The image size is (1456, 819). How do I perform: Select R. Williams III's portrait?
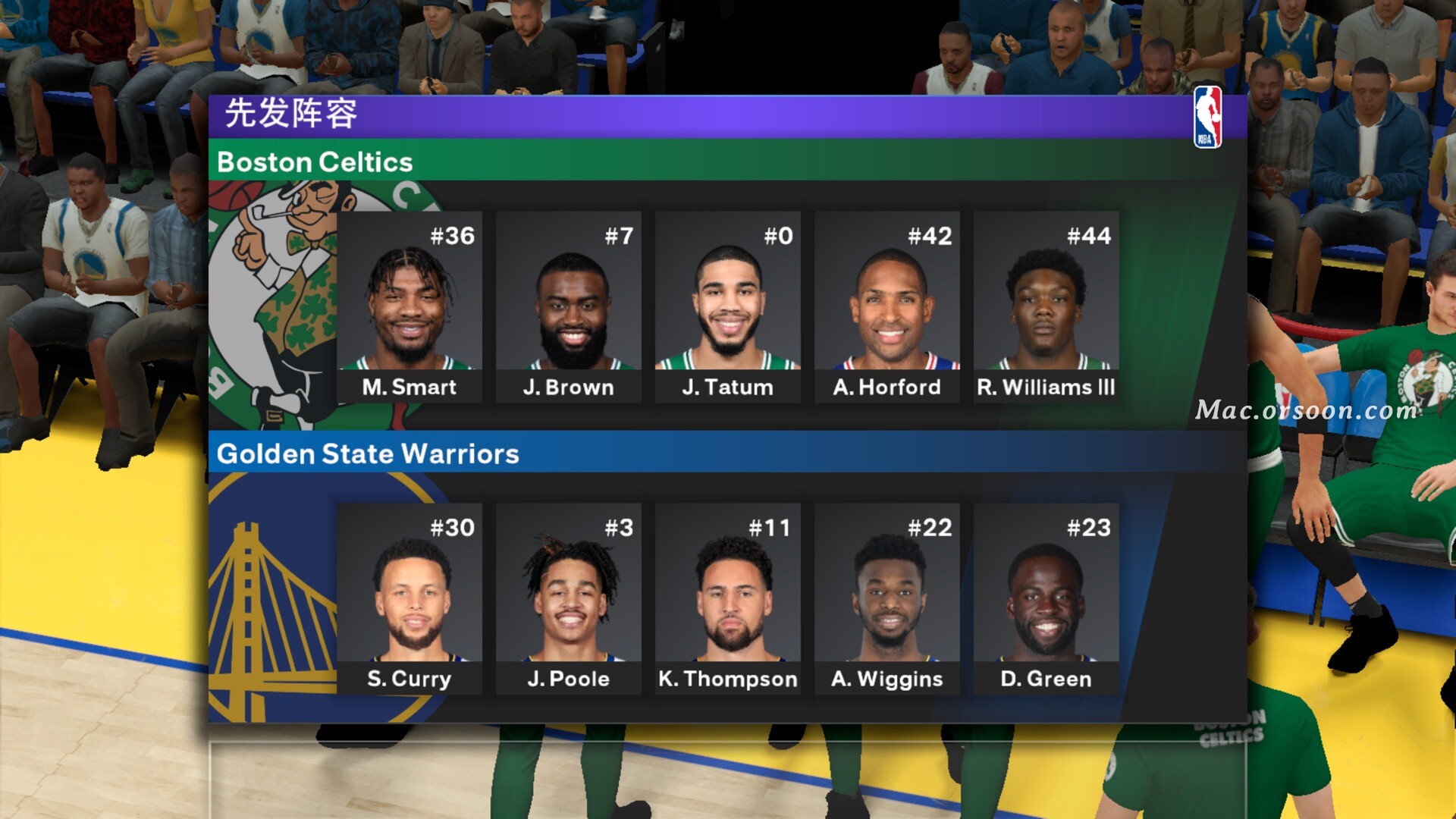(x=1046, y=303)
